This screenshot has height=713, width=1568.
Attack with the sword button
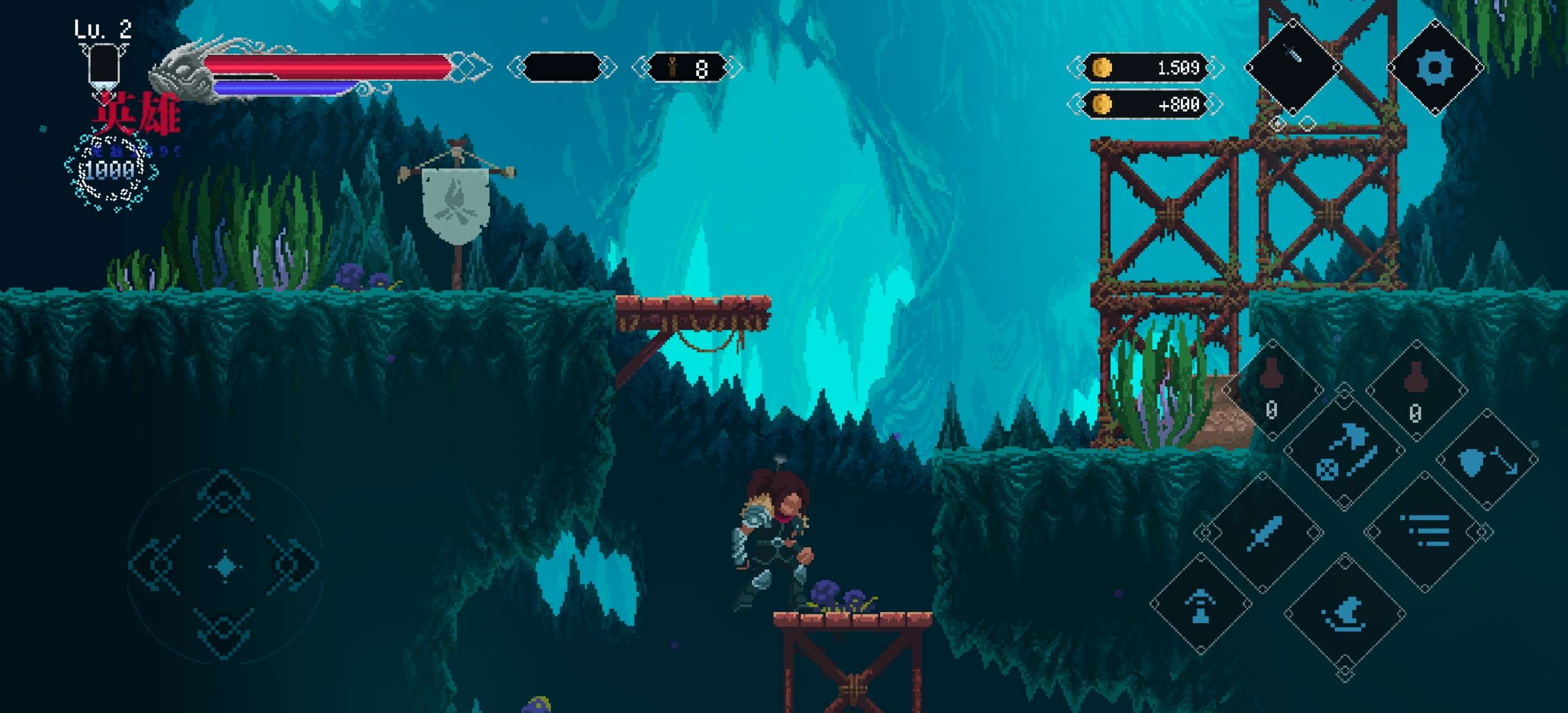click(1266, 533)
